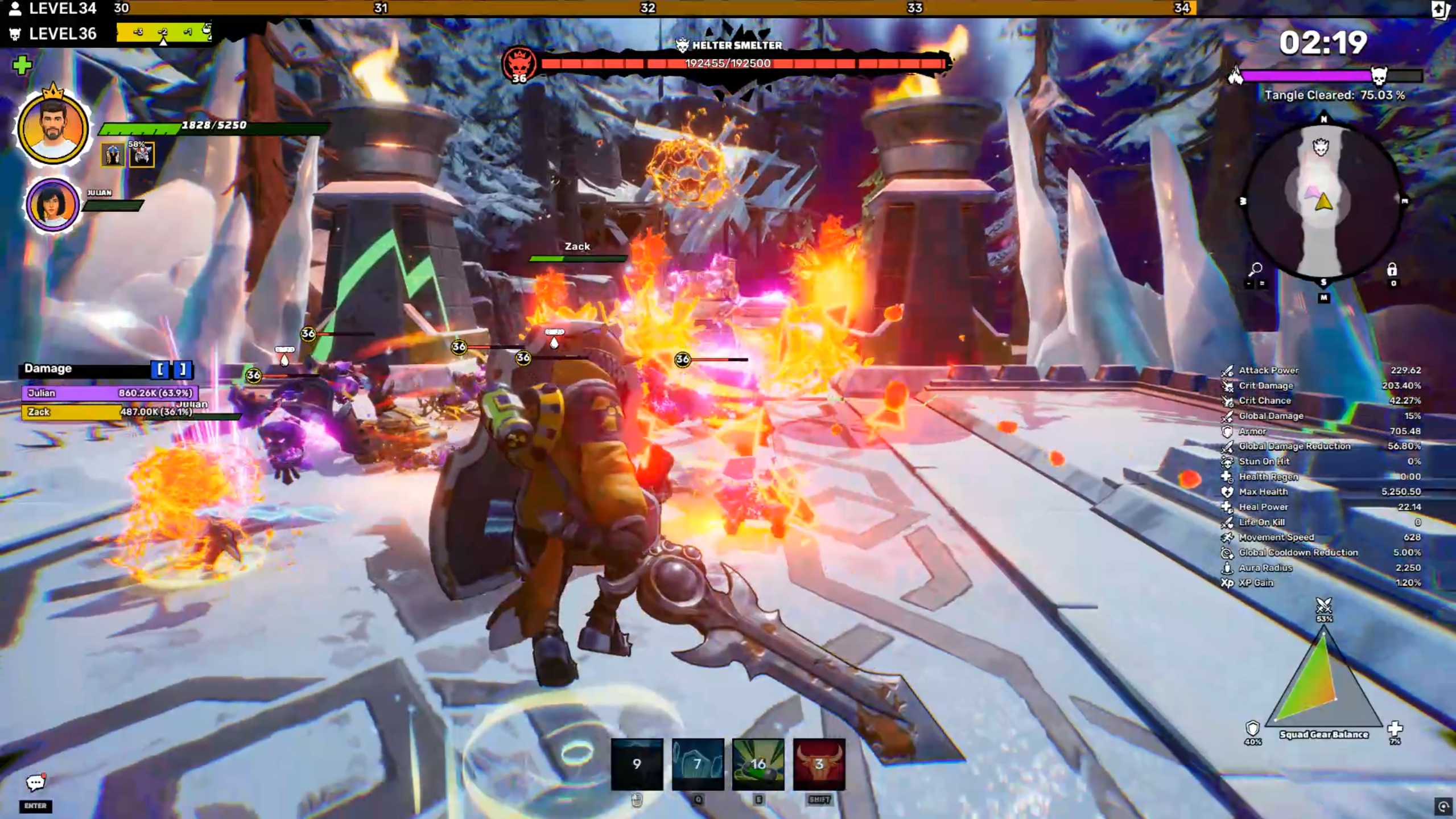The height and width of the screenshot is (819, 1456).
Task: Open the Squad Gear Balance triangle
Action: [1323, 681]
